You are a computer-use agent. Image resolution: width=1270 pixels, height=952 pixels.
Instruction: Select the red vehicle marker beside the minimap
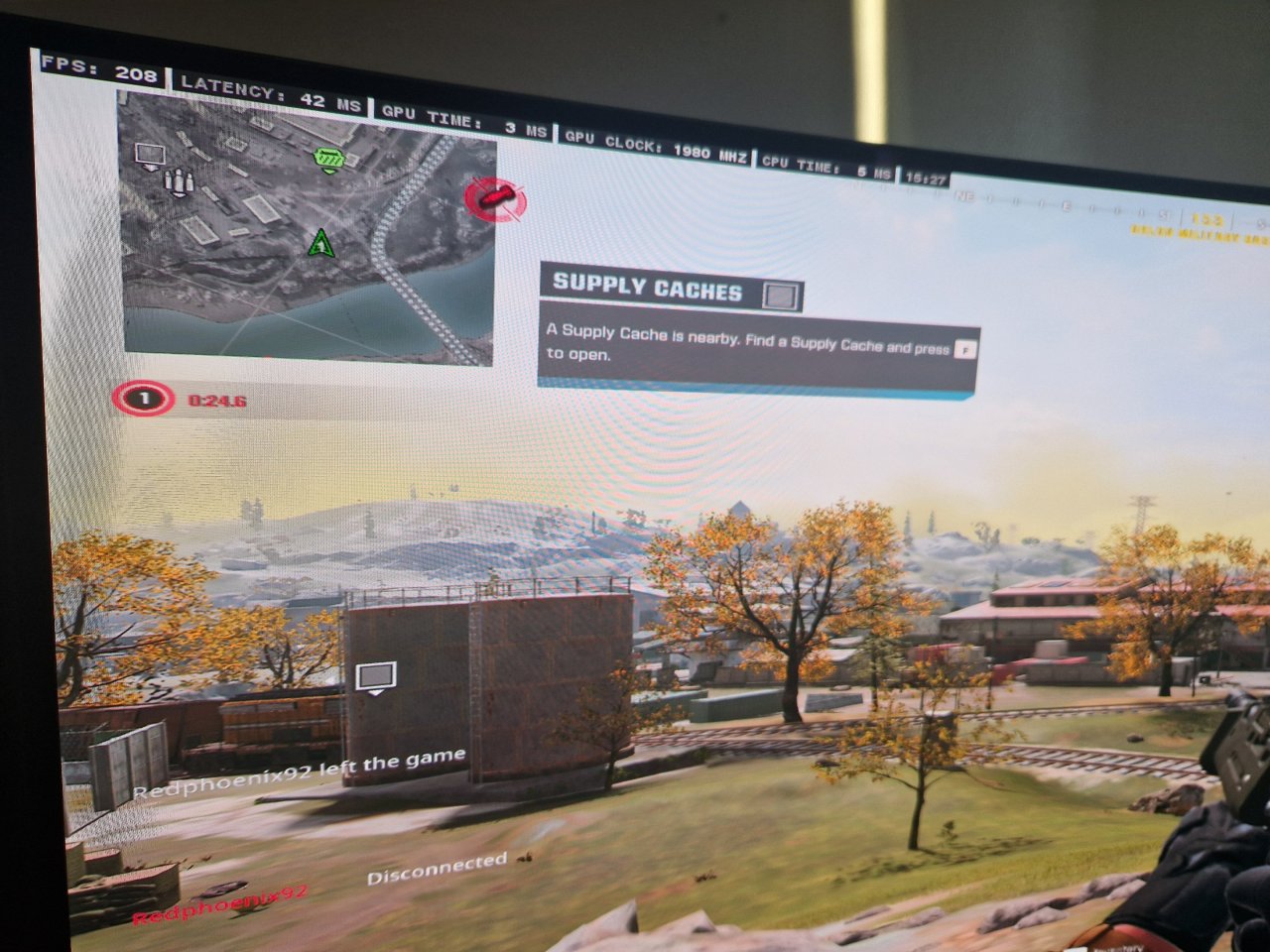(495, 199)
